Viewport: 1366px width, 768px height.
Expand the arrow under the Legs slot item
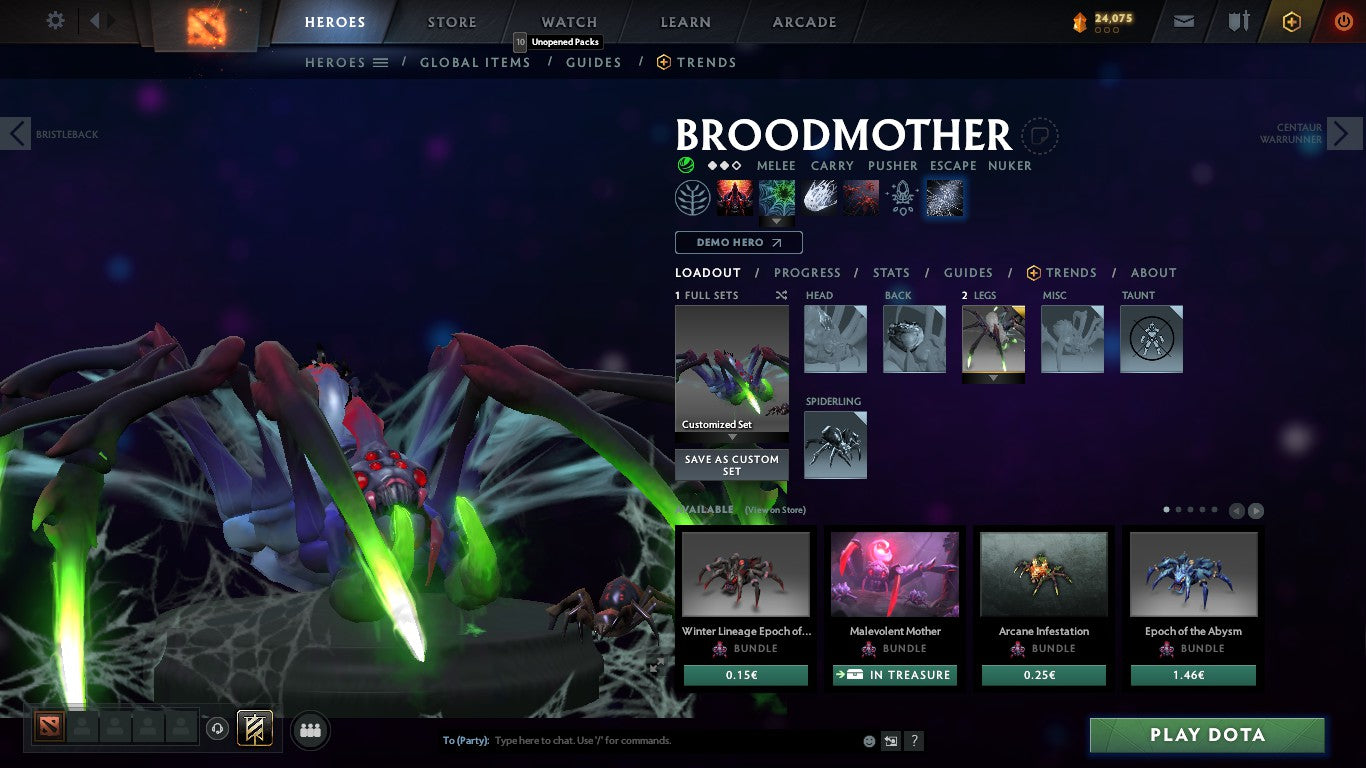point(993,379)
